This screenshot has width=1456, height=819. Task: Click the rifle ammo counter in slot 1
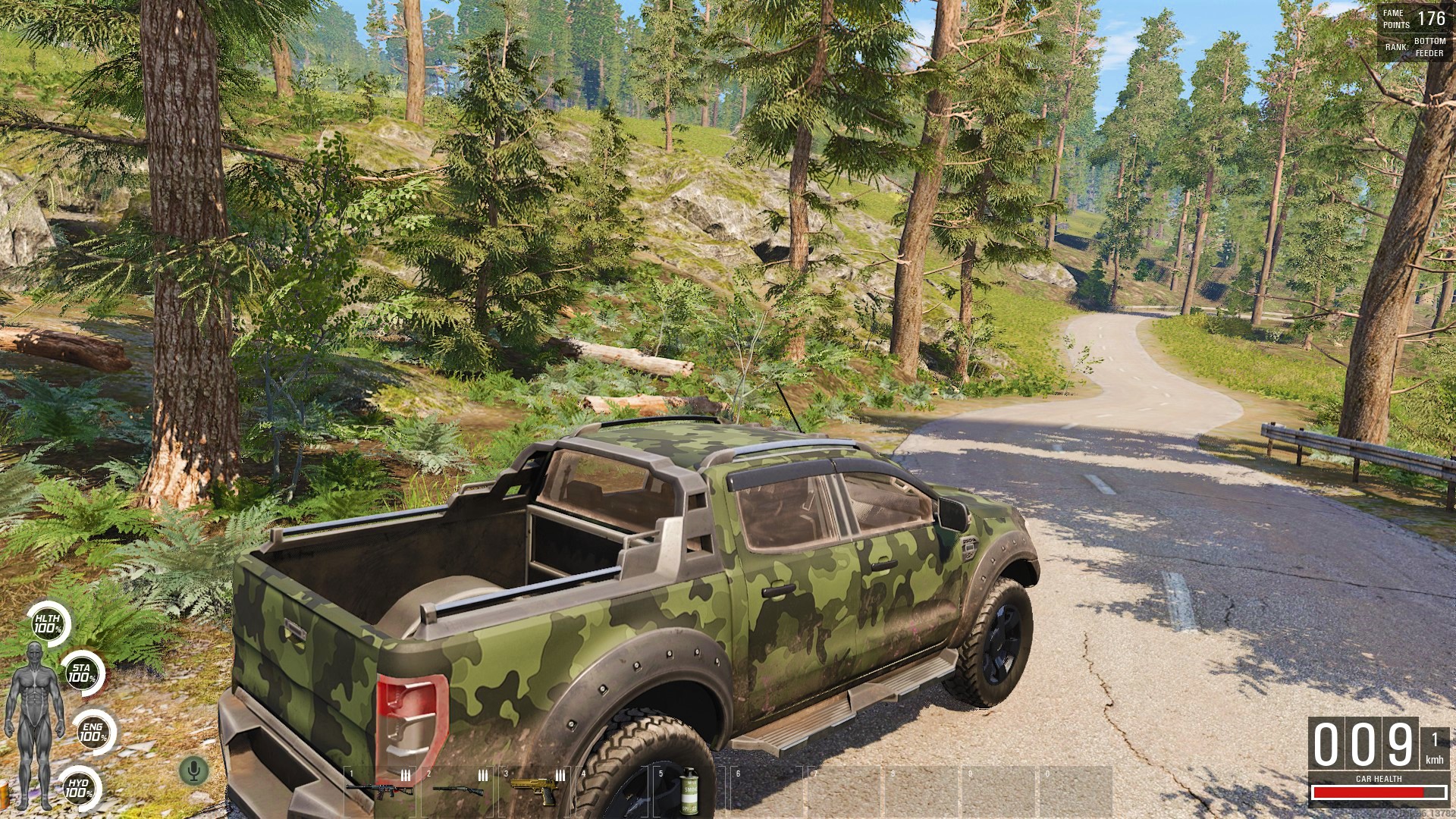[405, 776]
